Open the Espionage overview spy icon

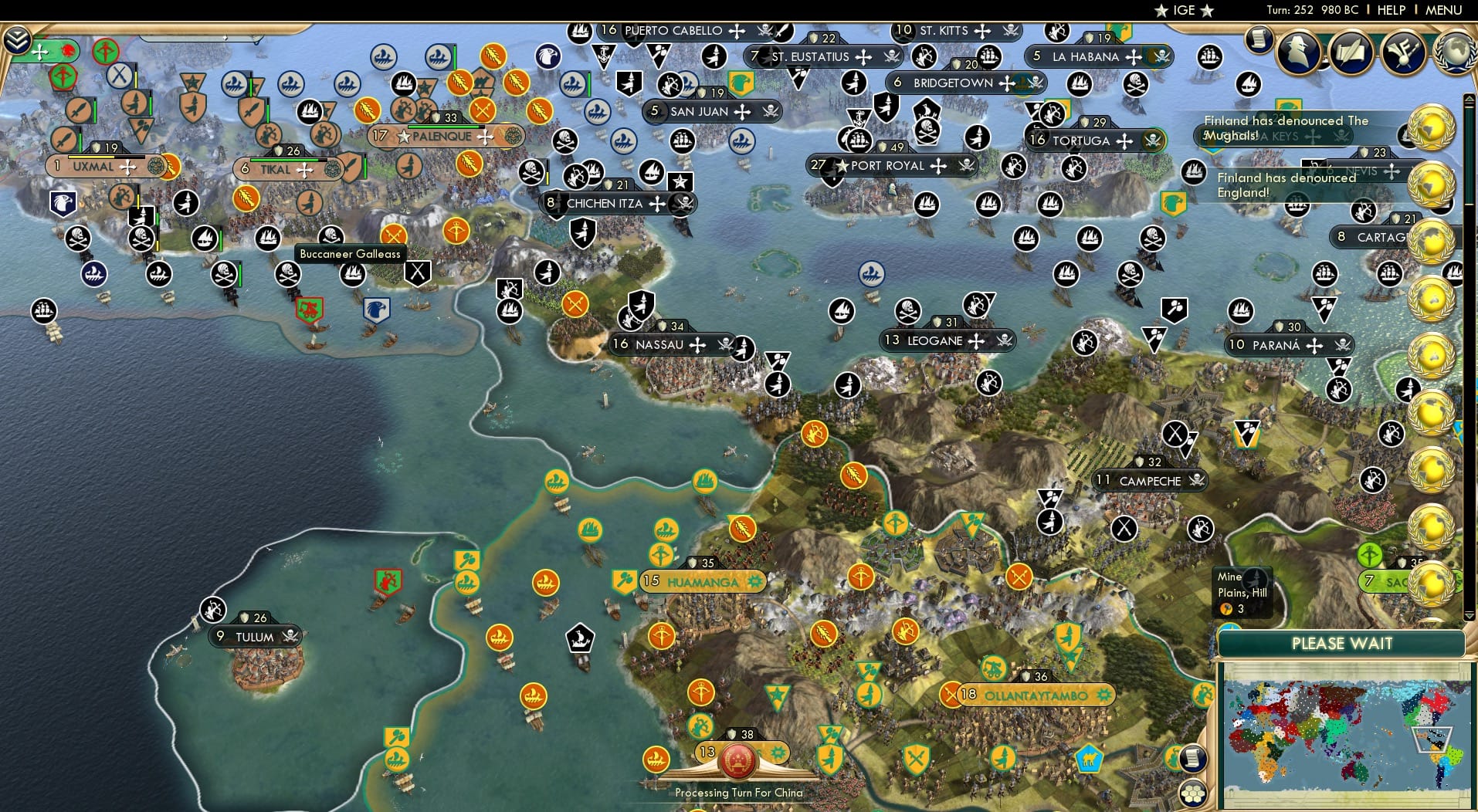[x=1300, y=52]
